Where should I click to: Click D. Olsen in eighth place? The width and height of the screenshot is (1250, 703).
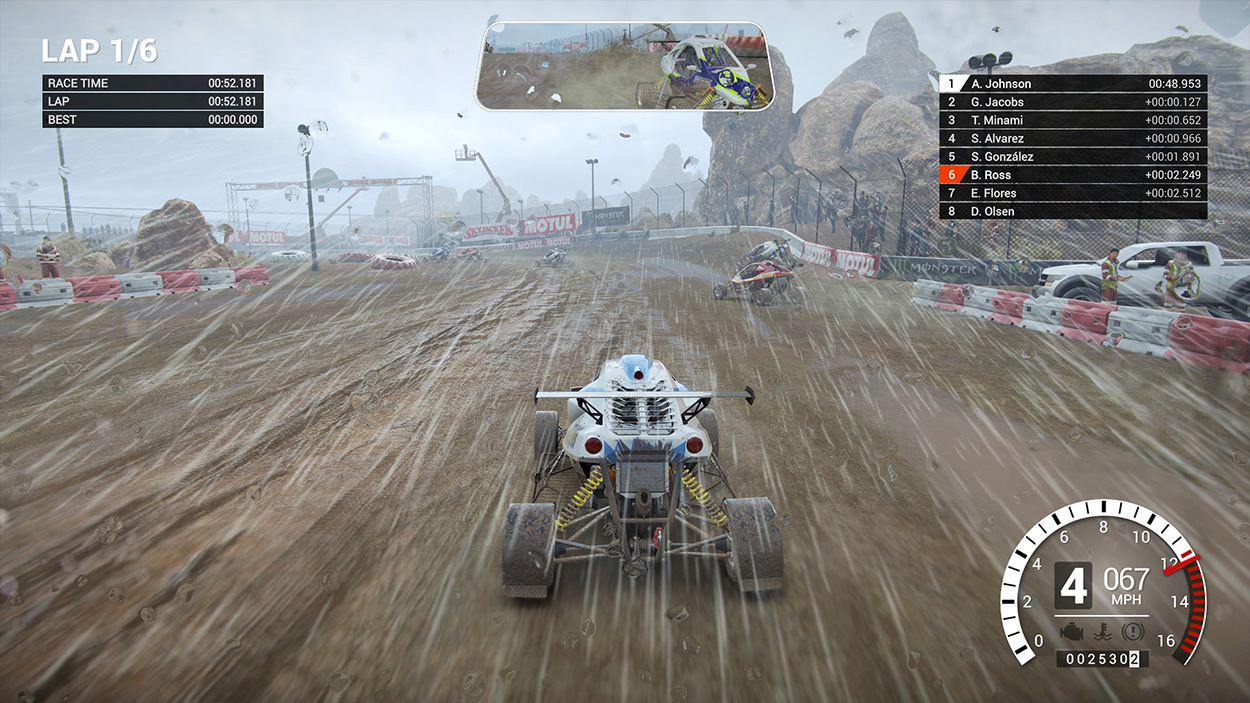pos(1073,211)
